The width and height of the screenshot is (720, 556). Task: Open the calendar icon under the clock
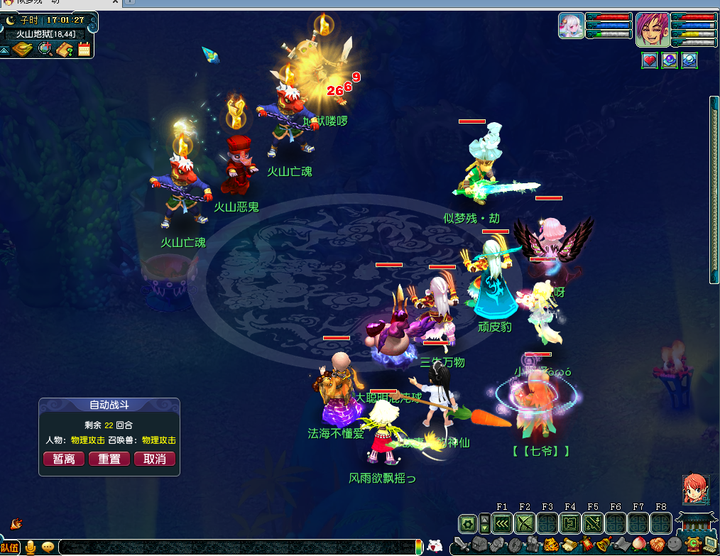pos(84,48)
